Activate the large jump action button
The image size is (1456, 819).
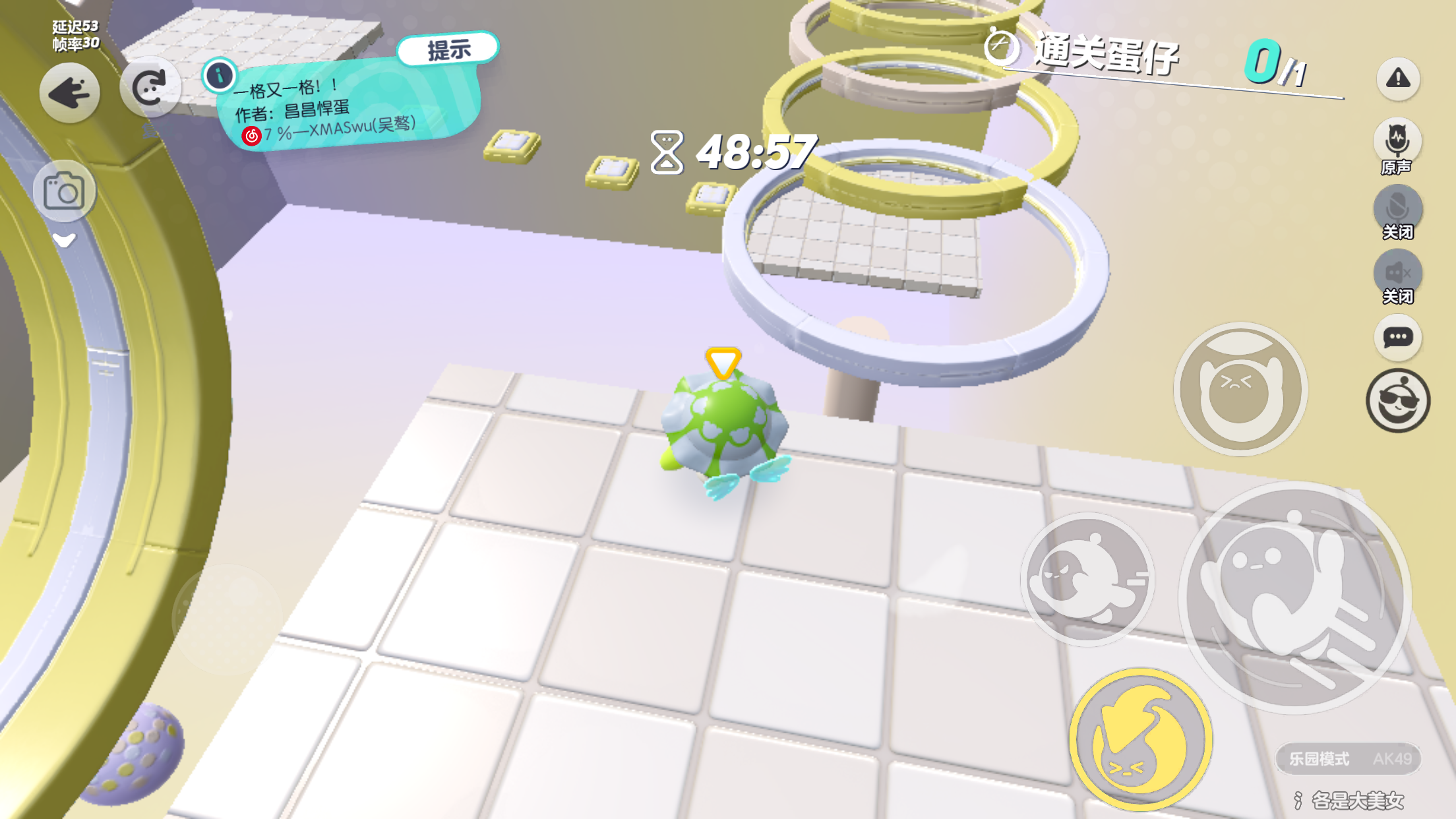[x=1294, y=597]
